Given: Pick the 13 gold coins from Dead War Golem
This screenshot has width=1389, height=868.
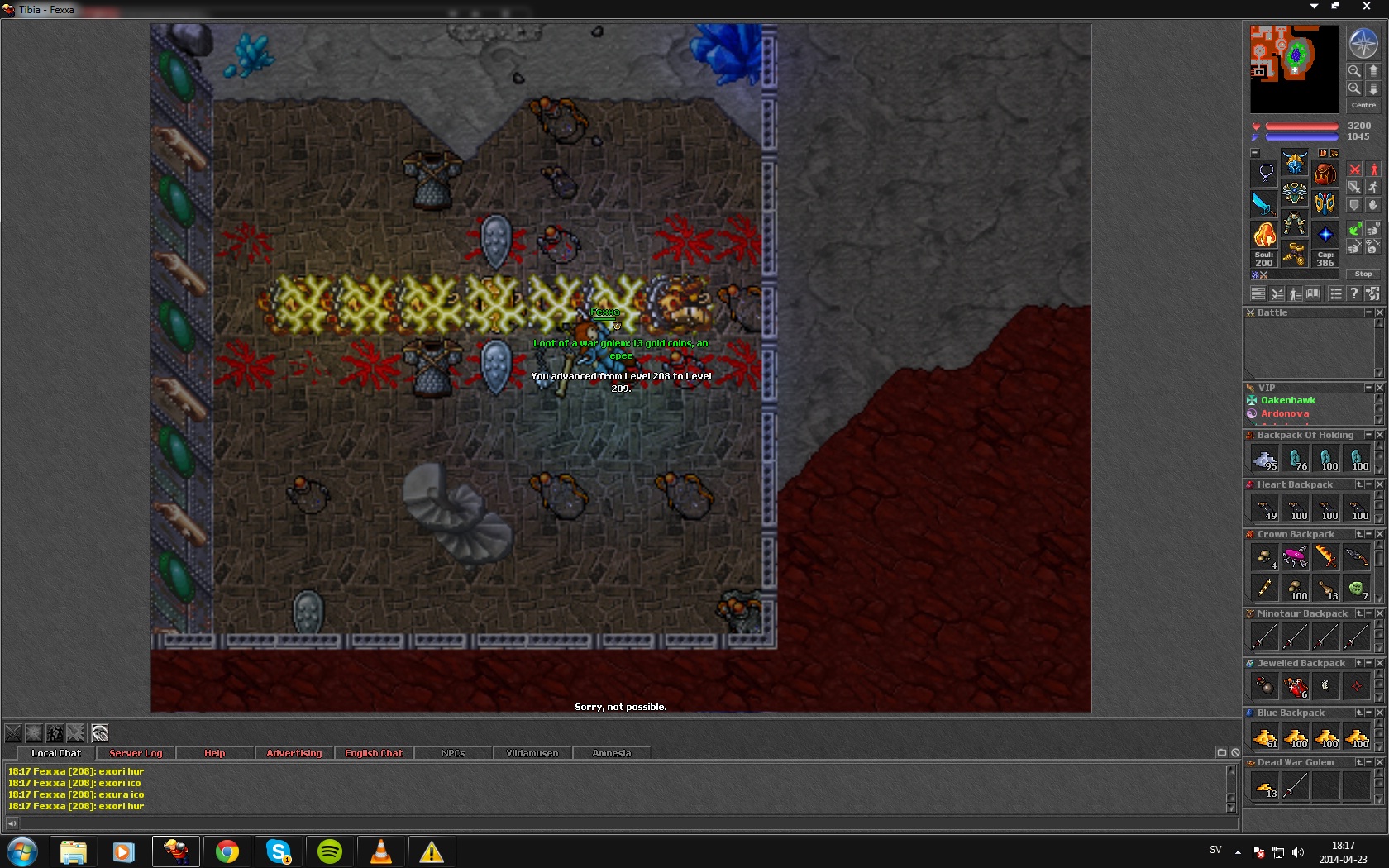Looking at the screenshot, I should [x=1265, y=786].
